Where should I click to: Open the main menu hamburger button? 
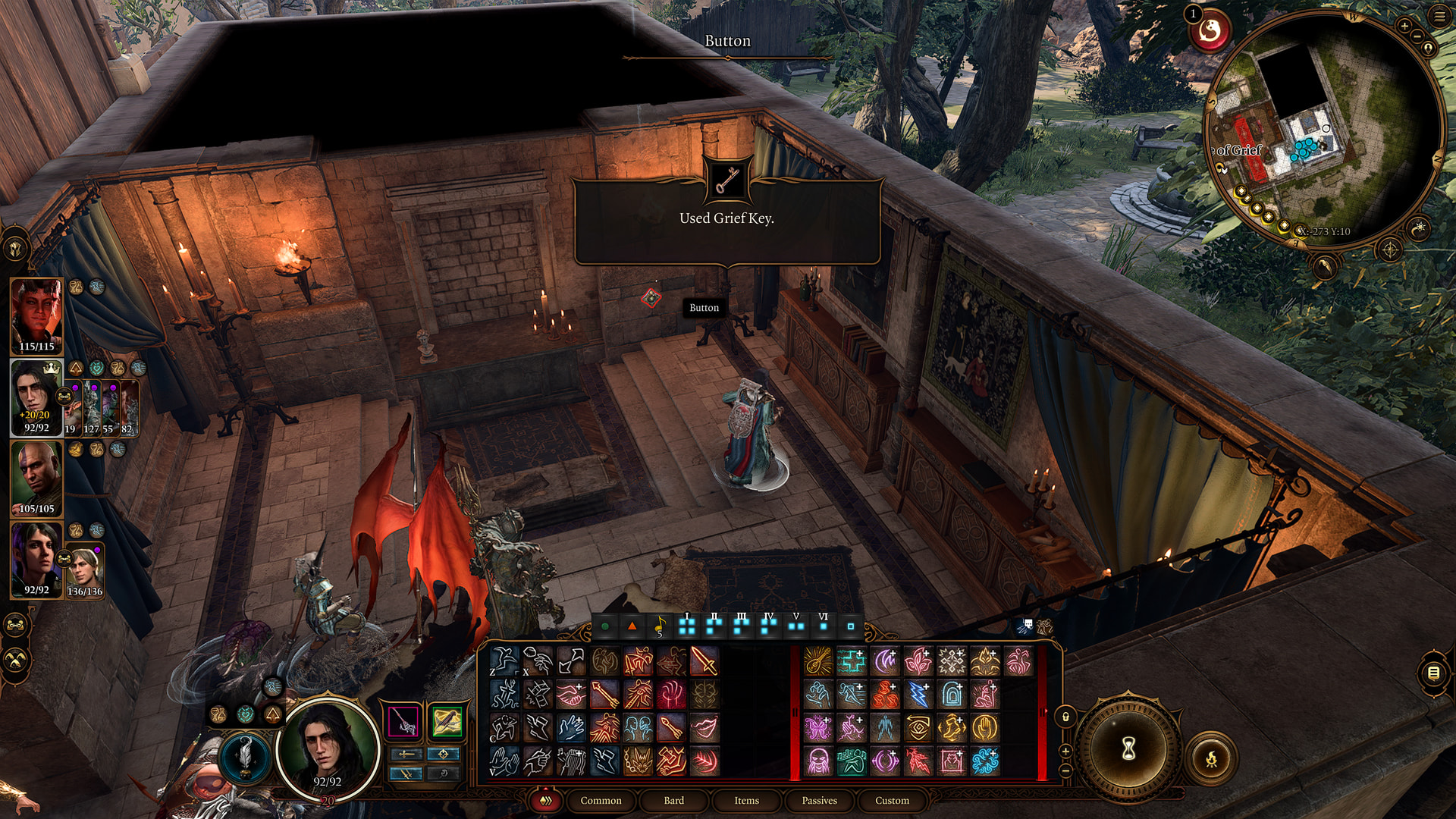(1439, 17)
